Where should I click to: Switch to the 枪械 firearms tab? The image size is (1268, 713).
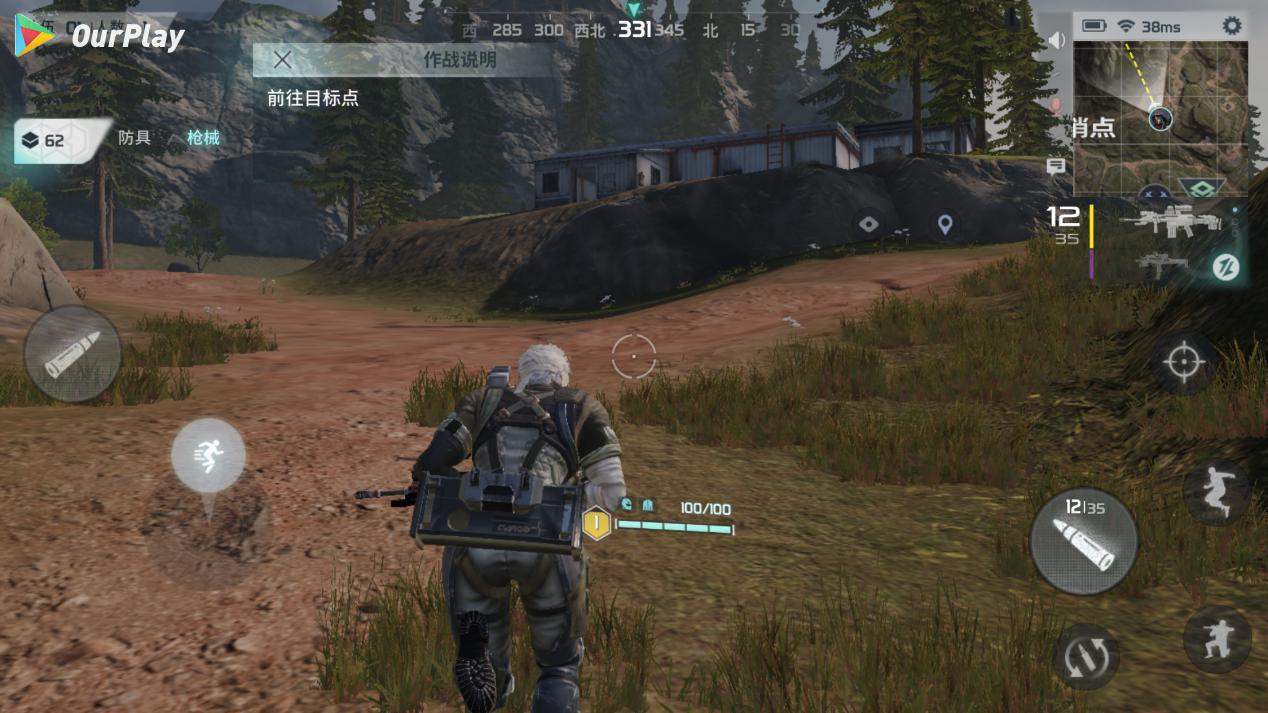[x=203, y=138]
